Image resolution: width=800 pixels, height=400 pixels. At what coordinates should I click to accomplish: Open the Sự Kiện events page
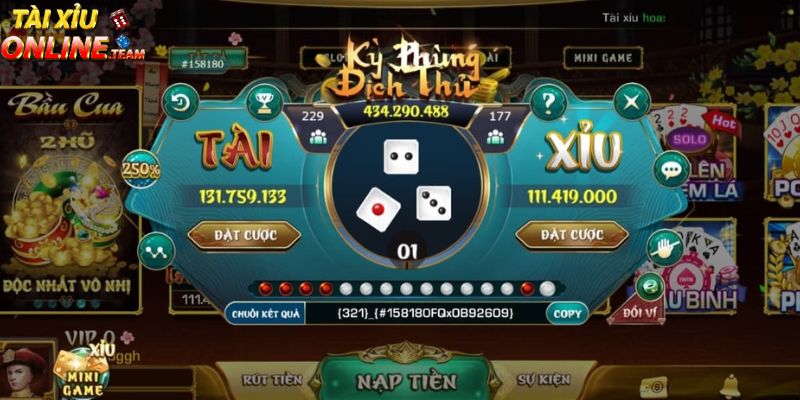click(x=543, y=380)
